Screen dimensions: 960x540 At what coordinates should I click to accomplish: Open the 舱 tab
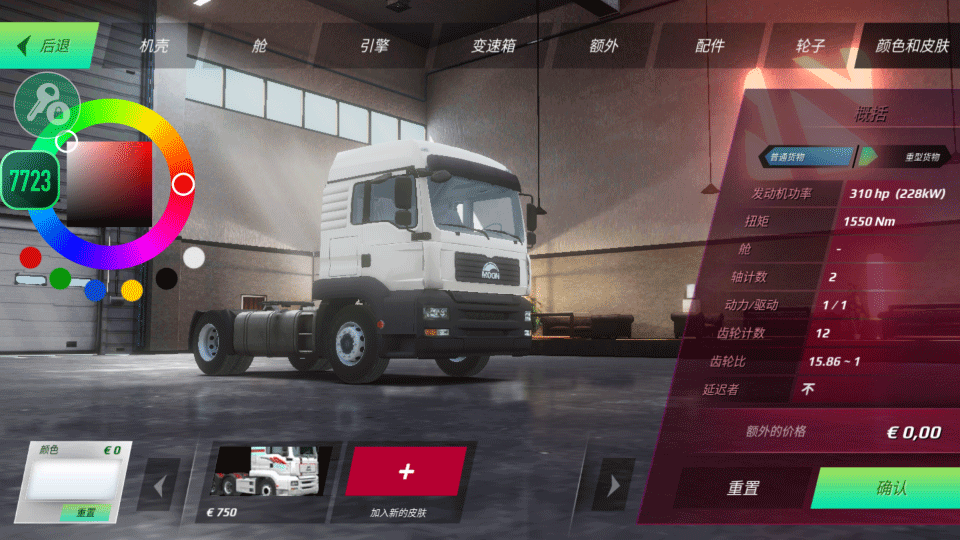[260, 46]
